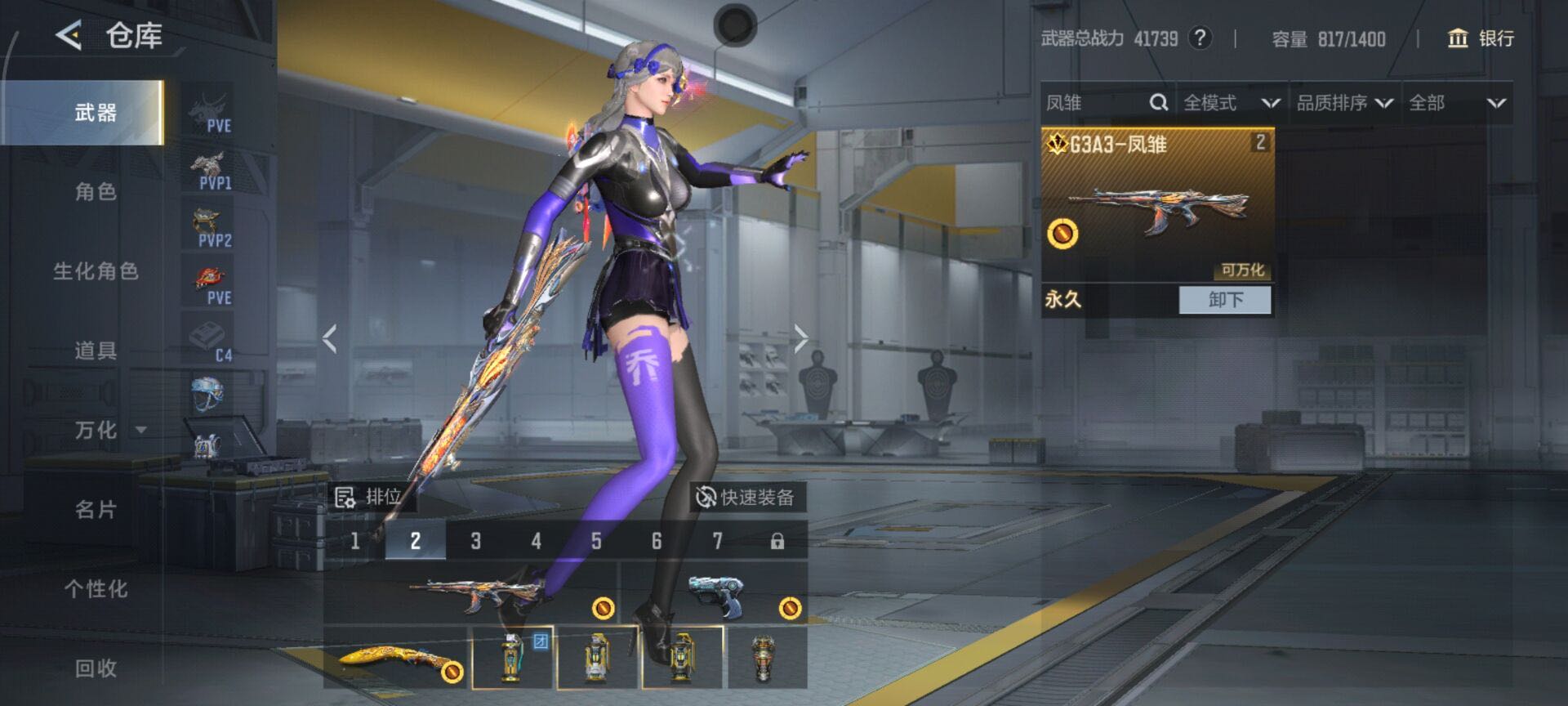Select the G3A3-凤雏 weapon card
This screenshot has height=706, width=1568.
(x=1156, y=204)
